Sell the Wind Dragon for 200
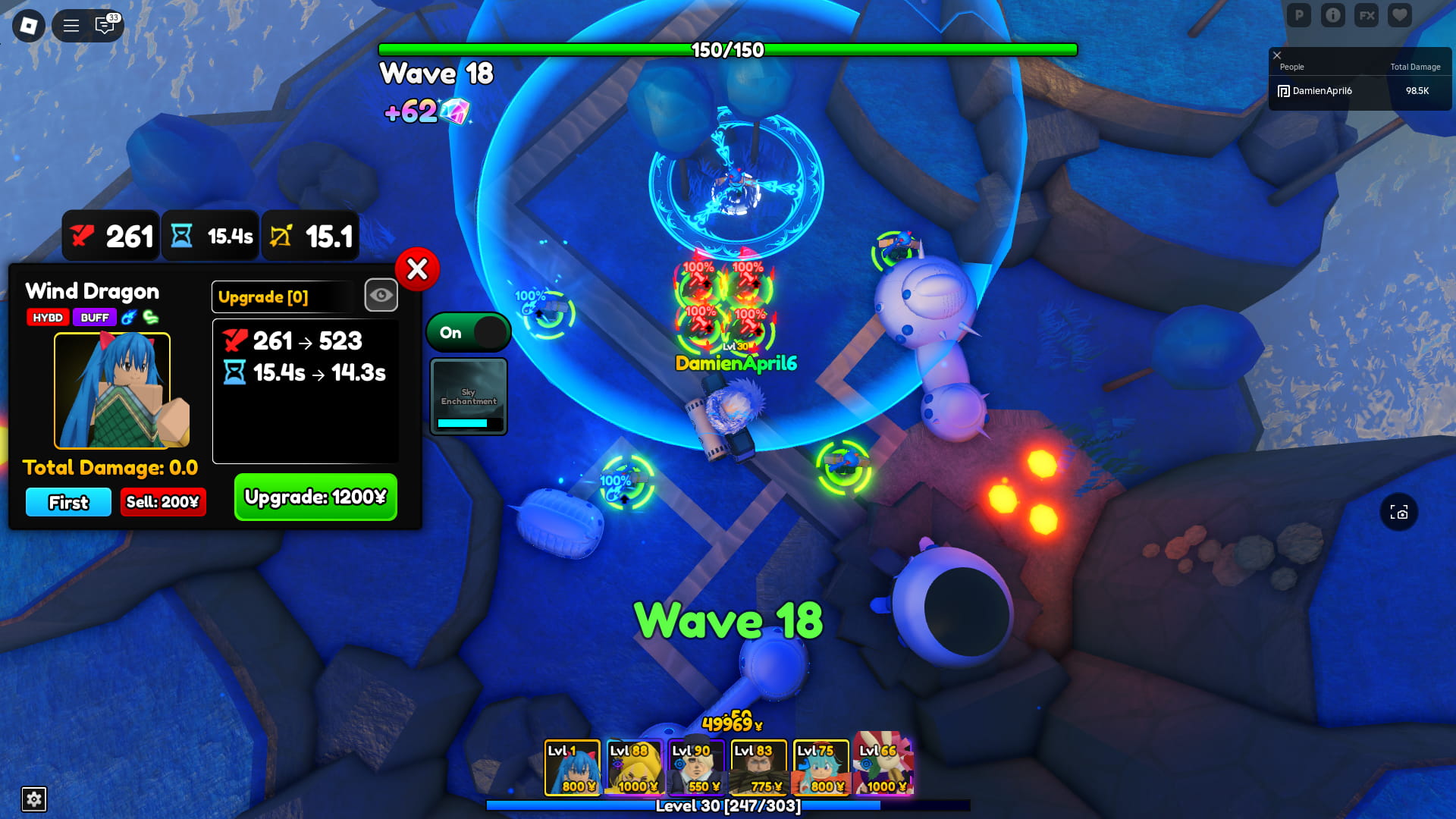 click(x=162, y=502)
